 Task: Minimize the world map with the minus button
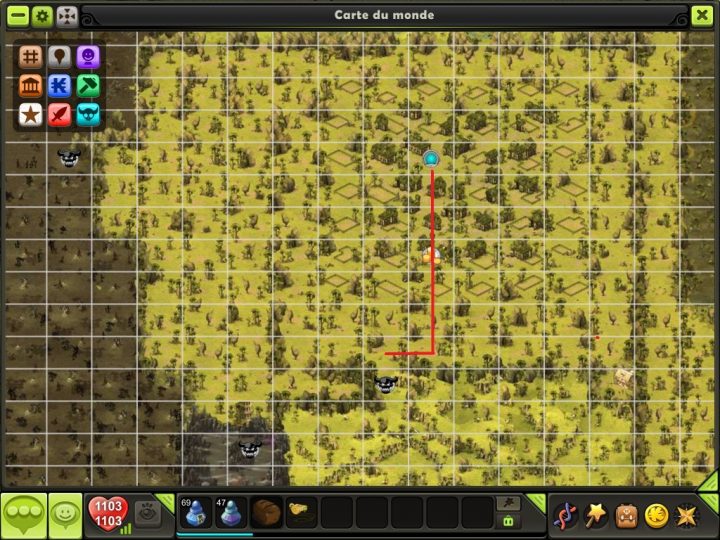tap(17, 16)
